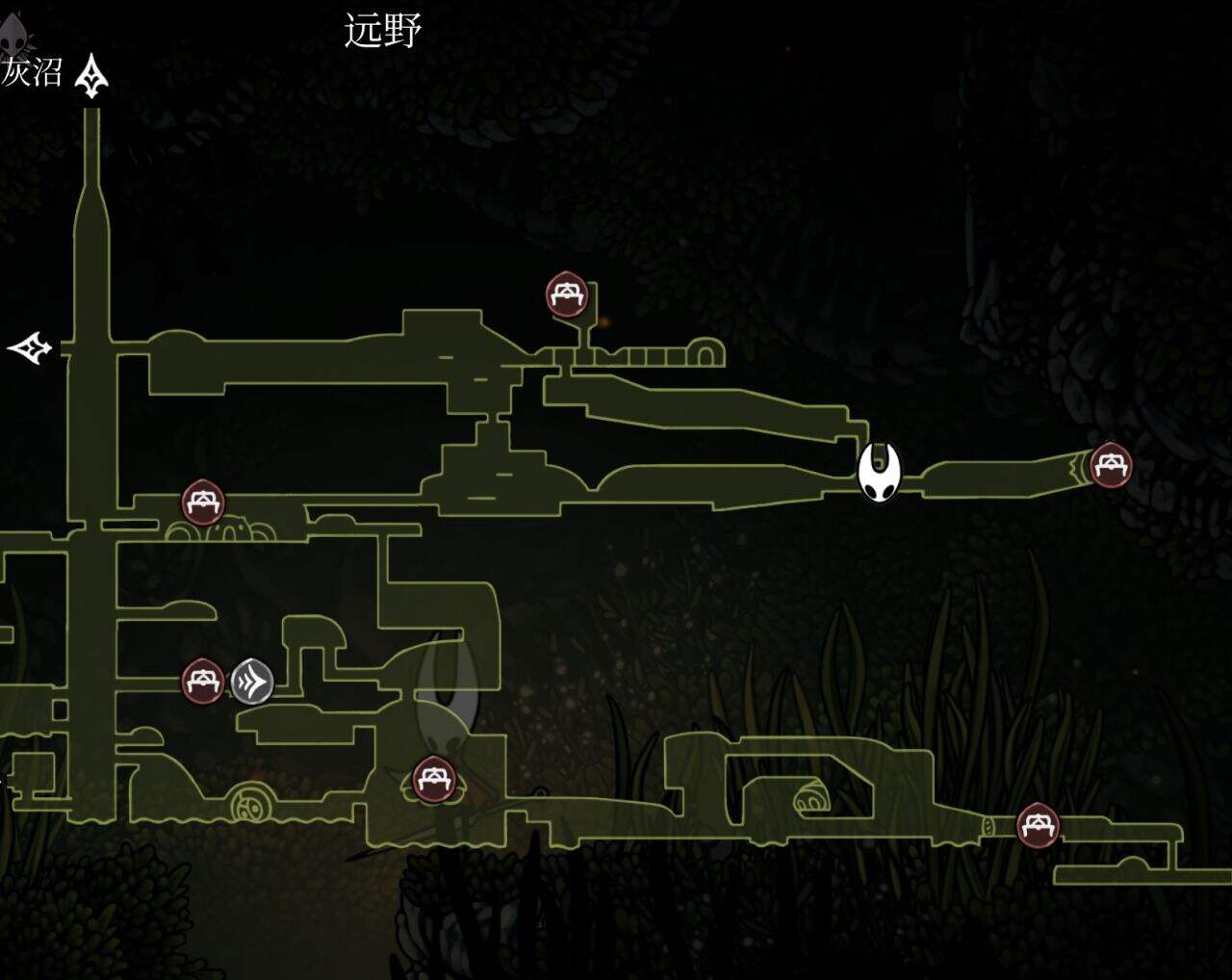This screenshot has width=1232, height=980.
Task: Select the bench marker beside the gray chevron marker
Action: 203,682
